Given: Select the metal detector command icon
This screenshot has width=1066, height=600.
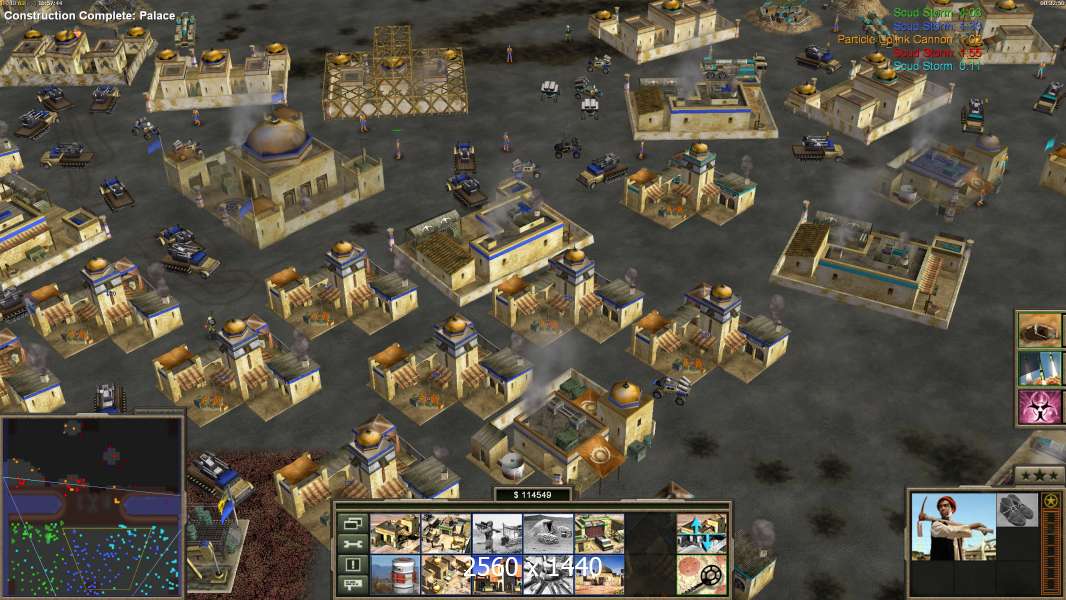Looking at the screenshot, I should 701,575.
